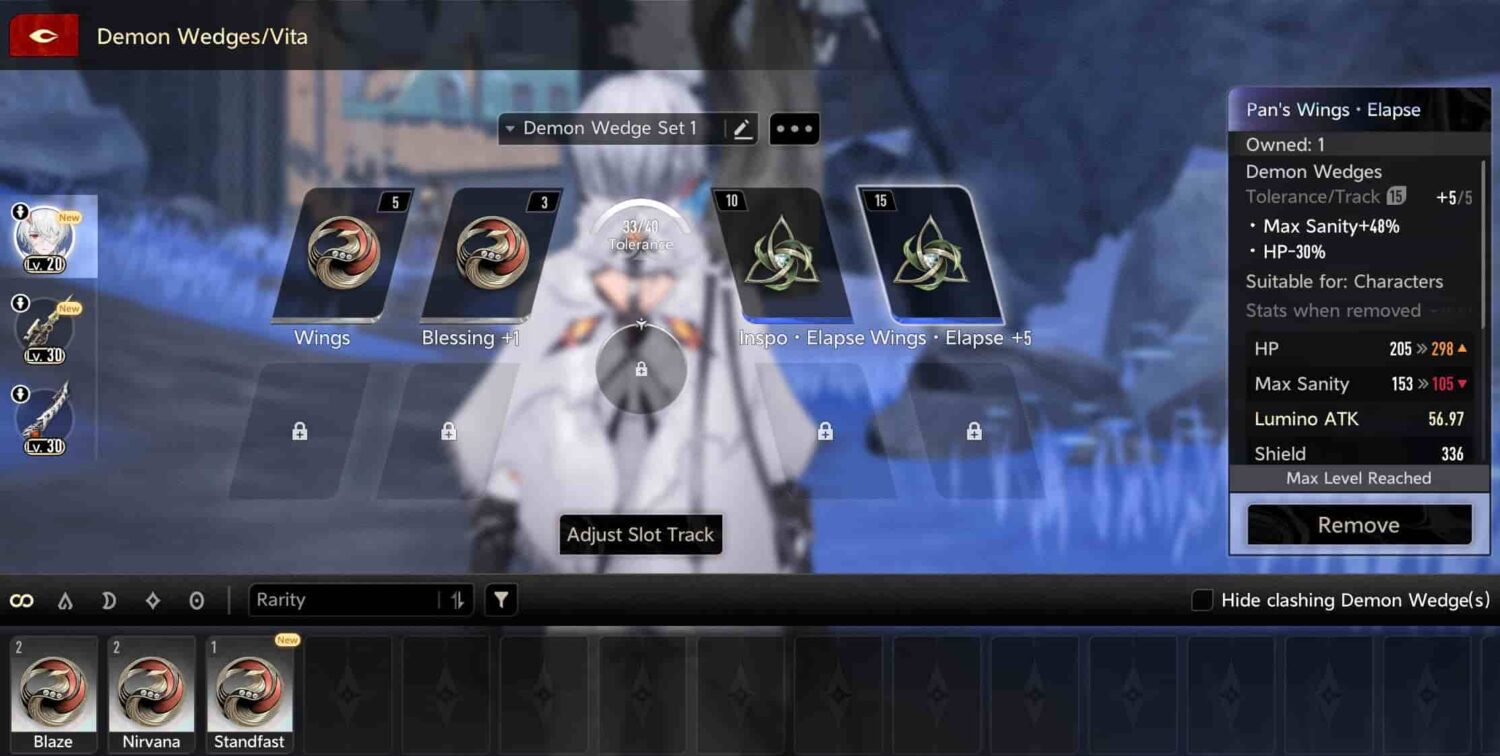This screenshot has height=756, width=1500.
Task: Tap the edit pencil beside Demon Wedge Set 1
Action: click(741, 128)
